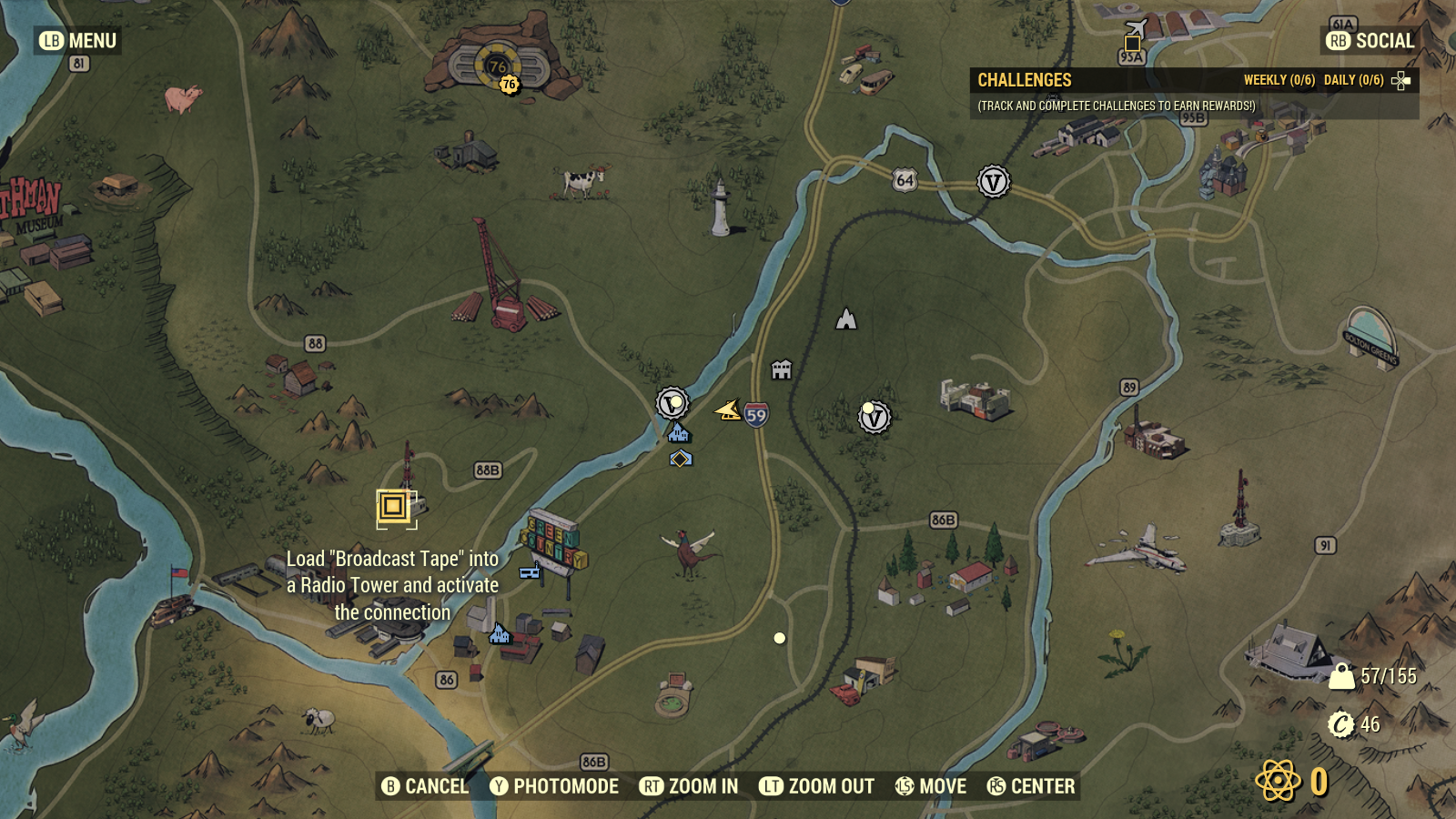
Task: Click the circled V workshop icon east of the river
Action: click(x=874, y=418)
